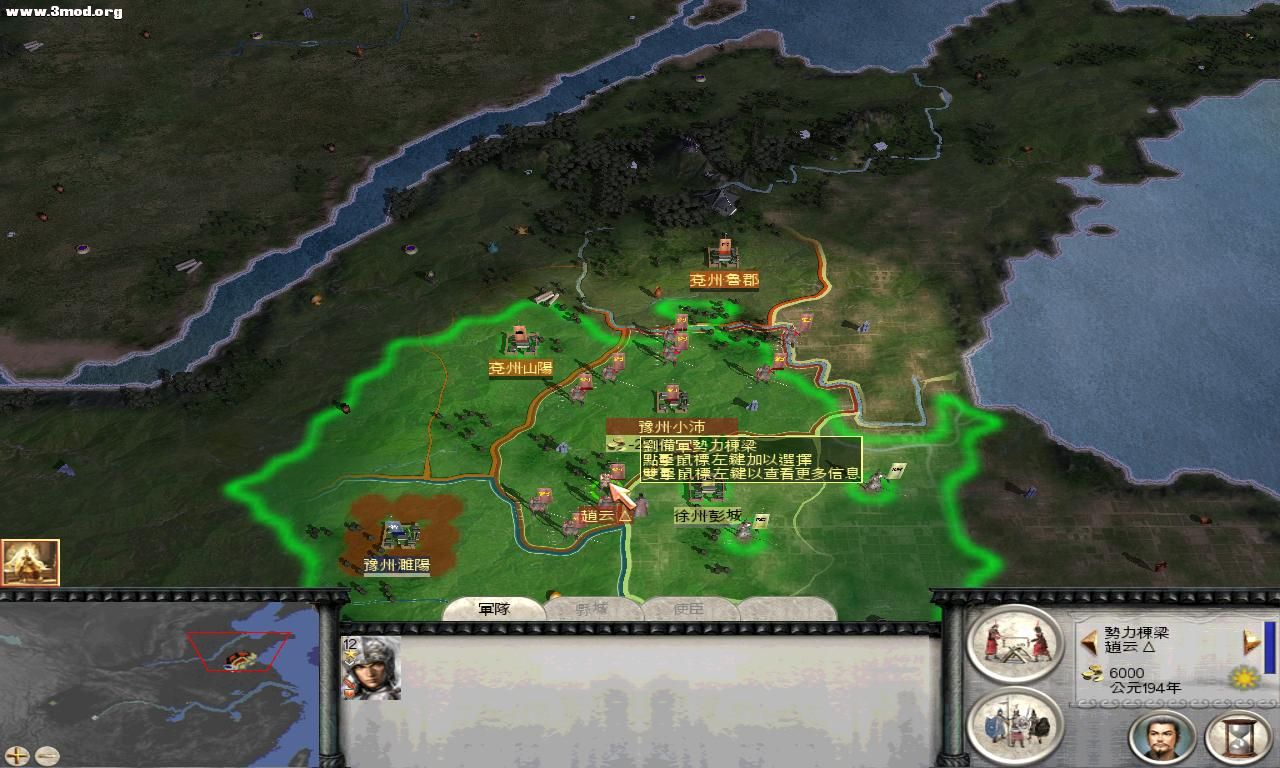Open the advisor picture above the minimap
This screenshot has width=1280, height=768.
coord(32,560)
